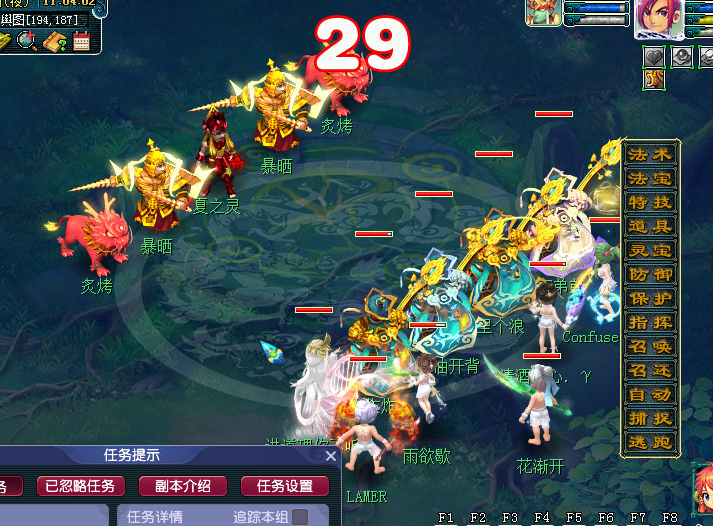
Task: Choose the 召唤 summon pet command
Action: (650, 347)
